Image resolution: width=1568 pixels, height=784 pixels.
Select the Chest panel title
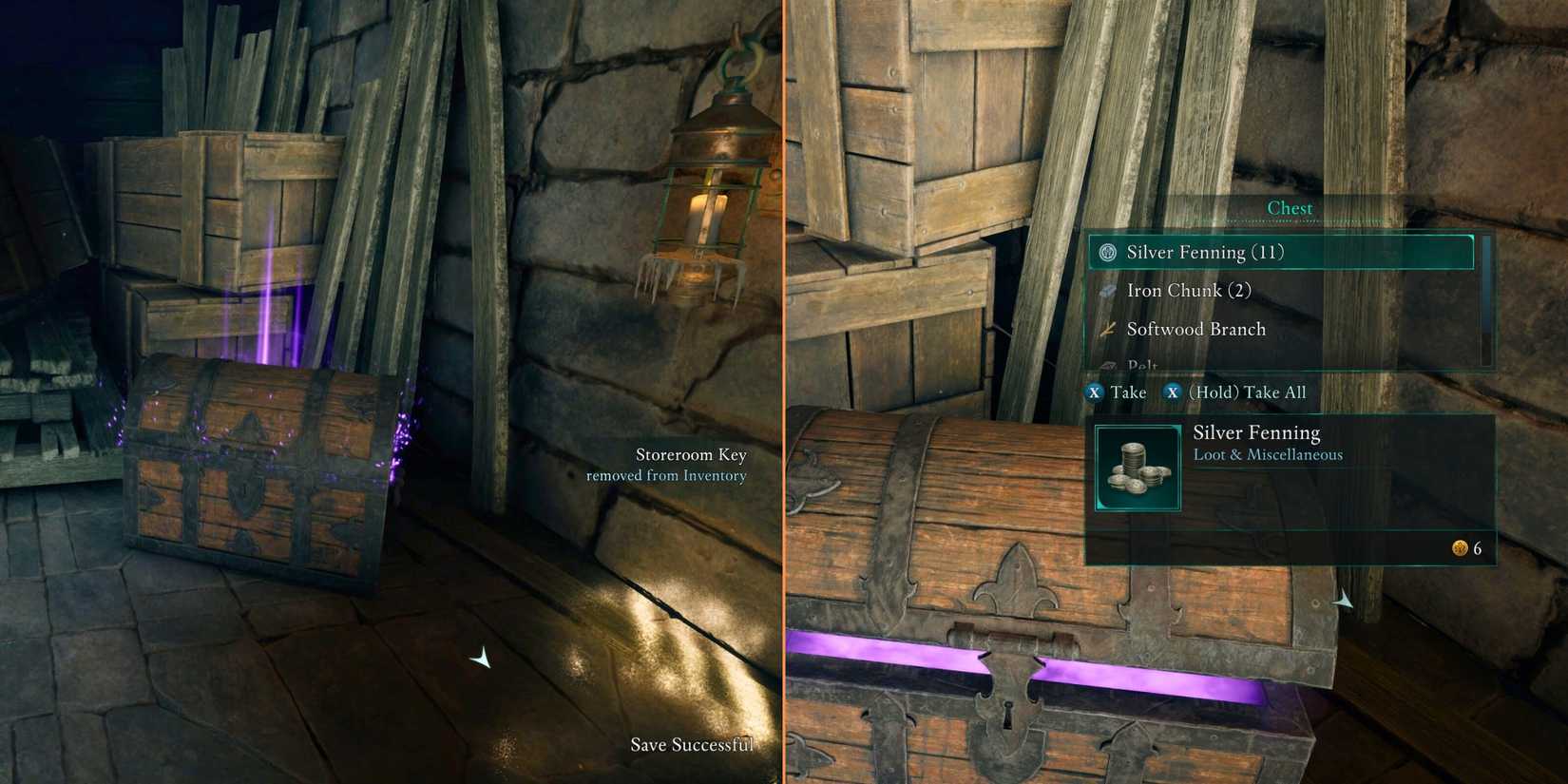(1290, 207)
